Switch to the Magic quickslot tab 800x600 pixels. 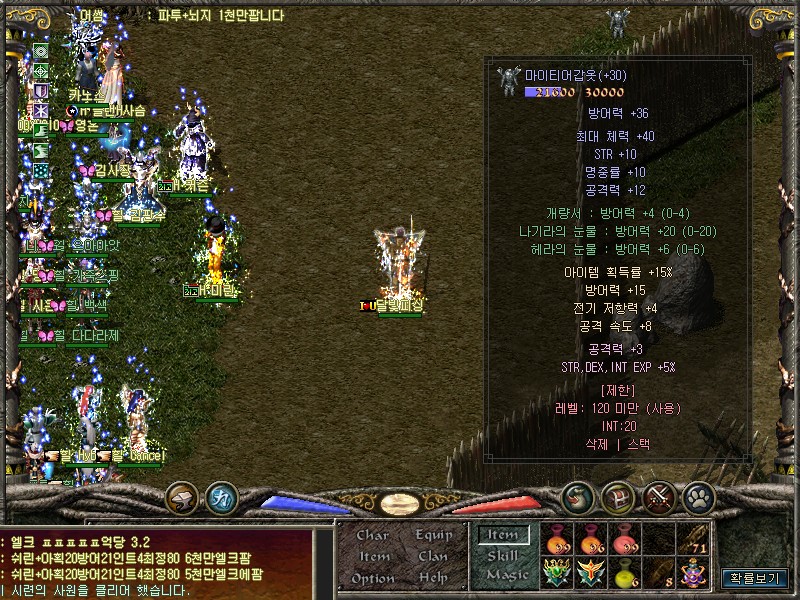506,575
